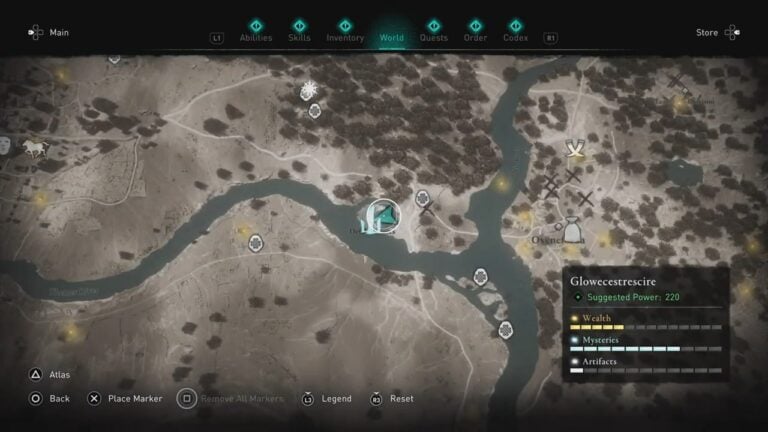768x432 pixels.
Task: Select the player position marker on the map
Action: [x=381, y=216]
